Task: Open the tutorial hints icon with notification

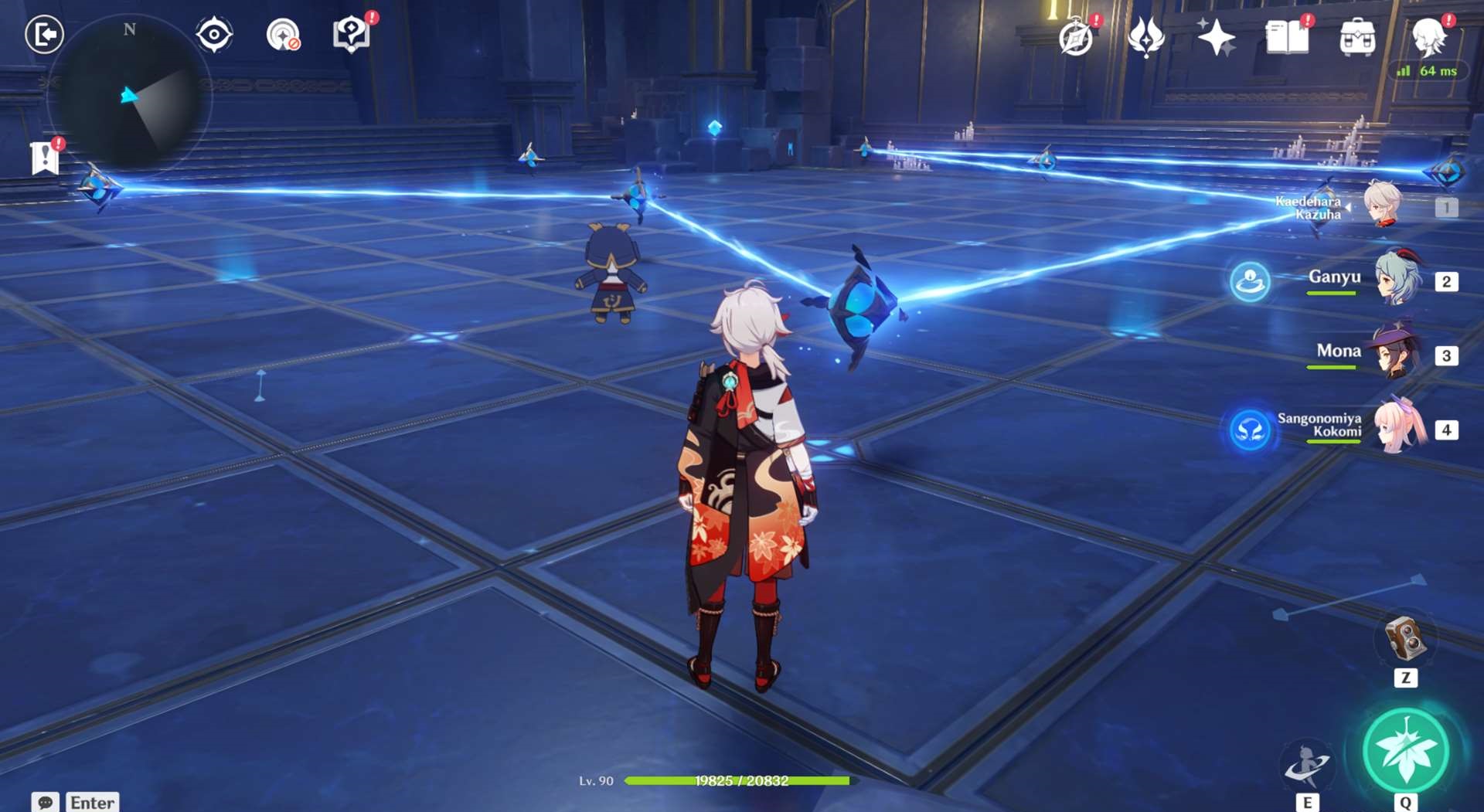Action: pos(352,32)
